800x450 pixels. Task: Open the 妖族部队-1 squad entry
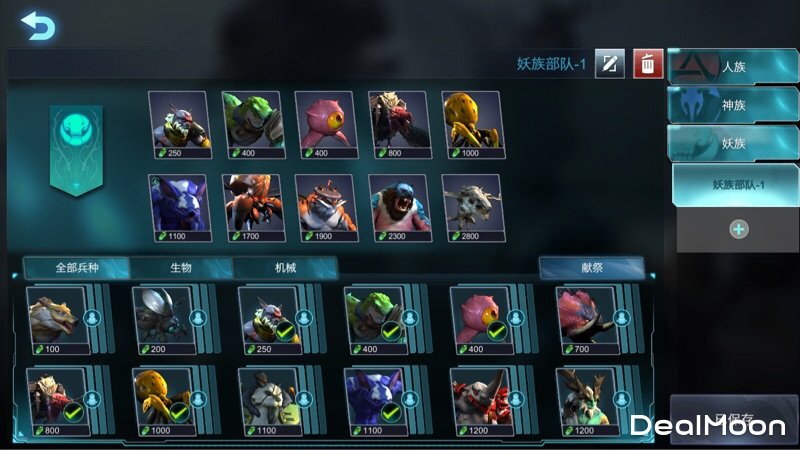click(737, 184)
